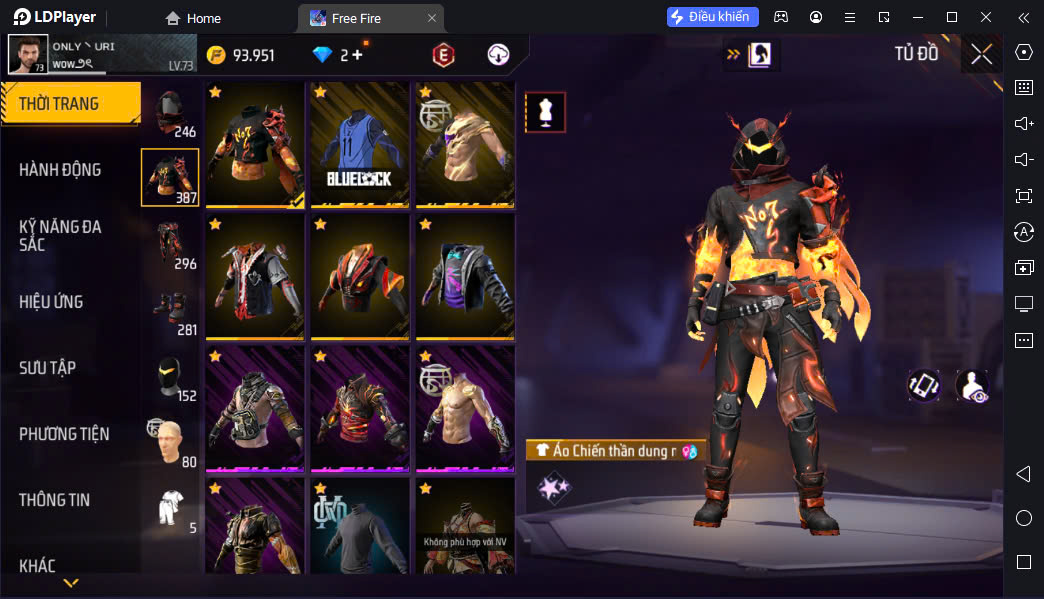Screen dimensions: 1044x599
Task: Switch to KỸ NĂNG ĐA SẮC tab
Action: point(60,236)
